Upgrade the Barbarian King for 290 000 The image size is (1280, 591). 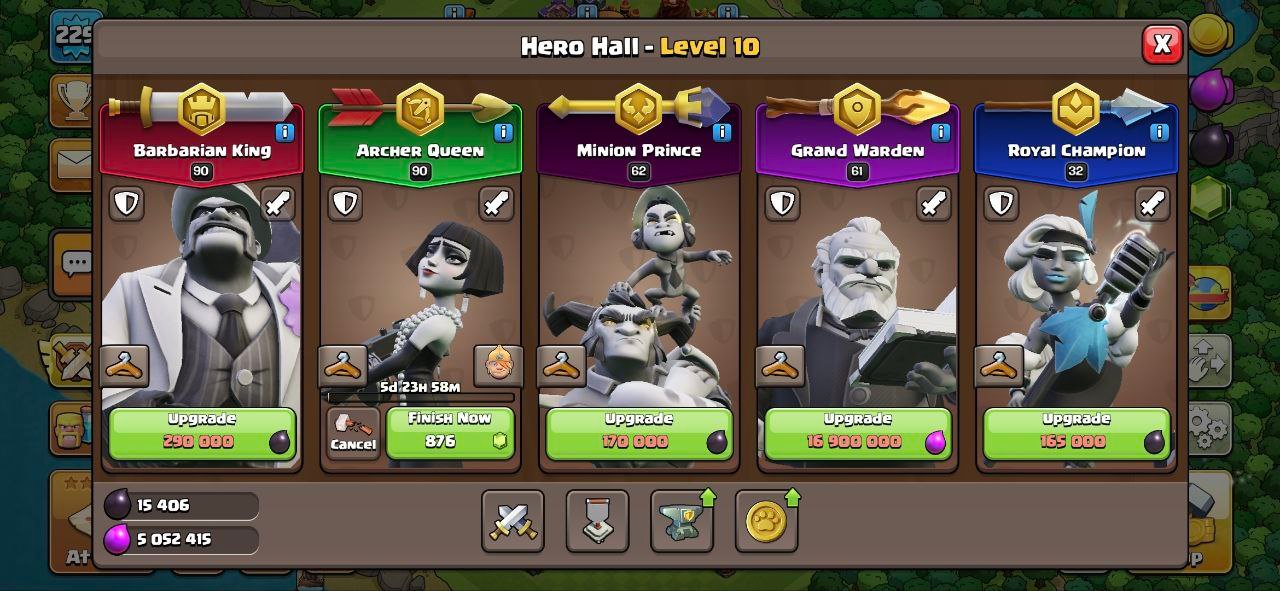point(202,433)
